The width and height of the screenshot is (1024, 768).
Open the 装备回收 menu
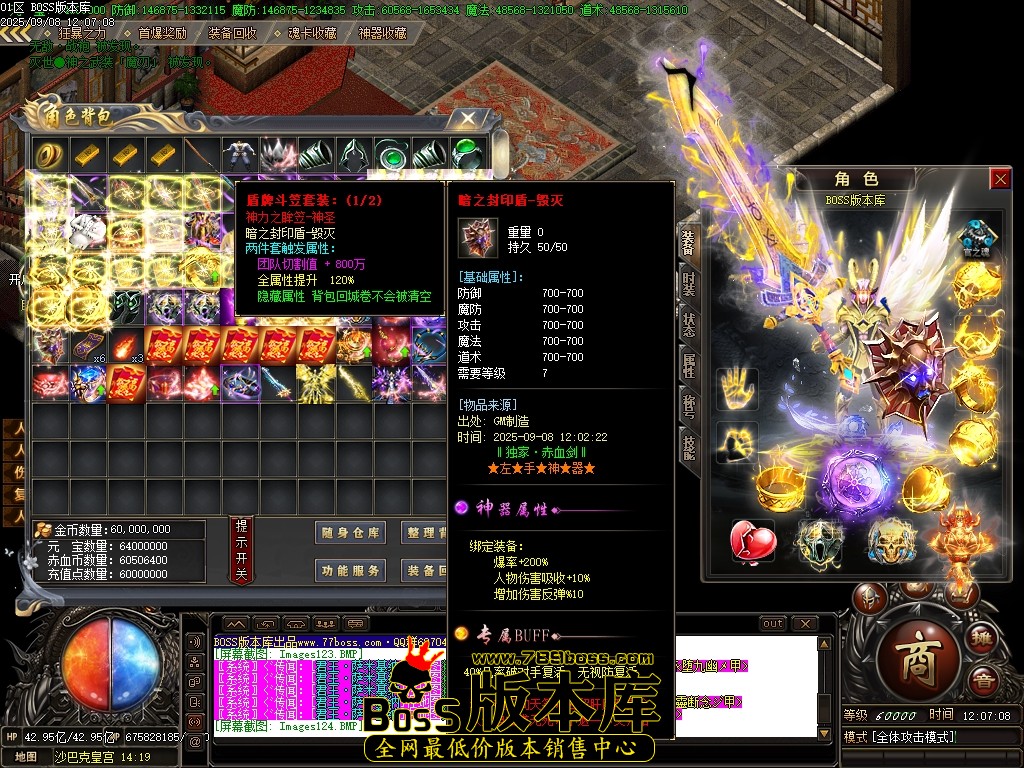(x=232, y=33)
